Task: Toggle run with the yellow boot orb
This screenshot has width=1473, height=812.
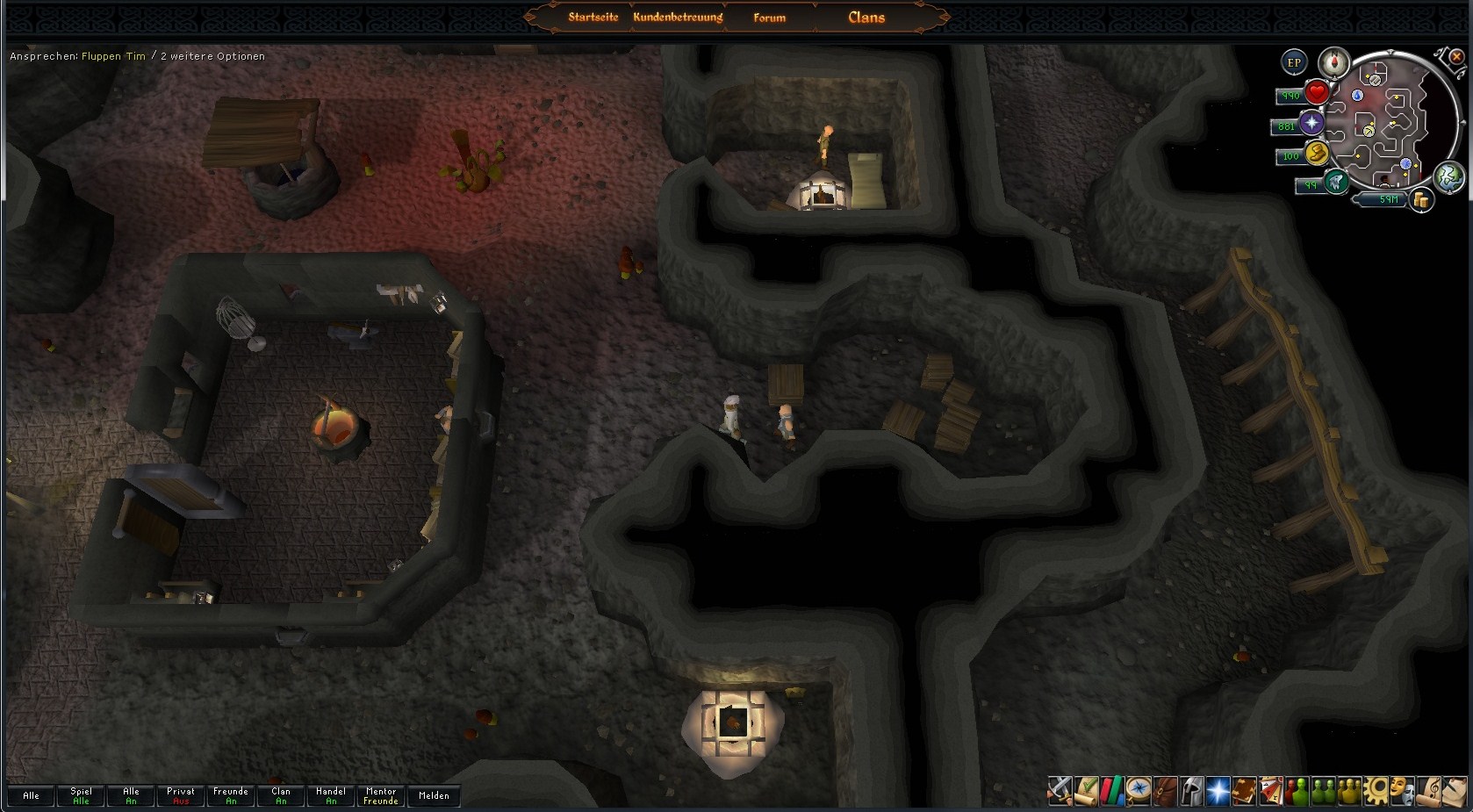Action: 1316,154
